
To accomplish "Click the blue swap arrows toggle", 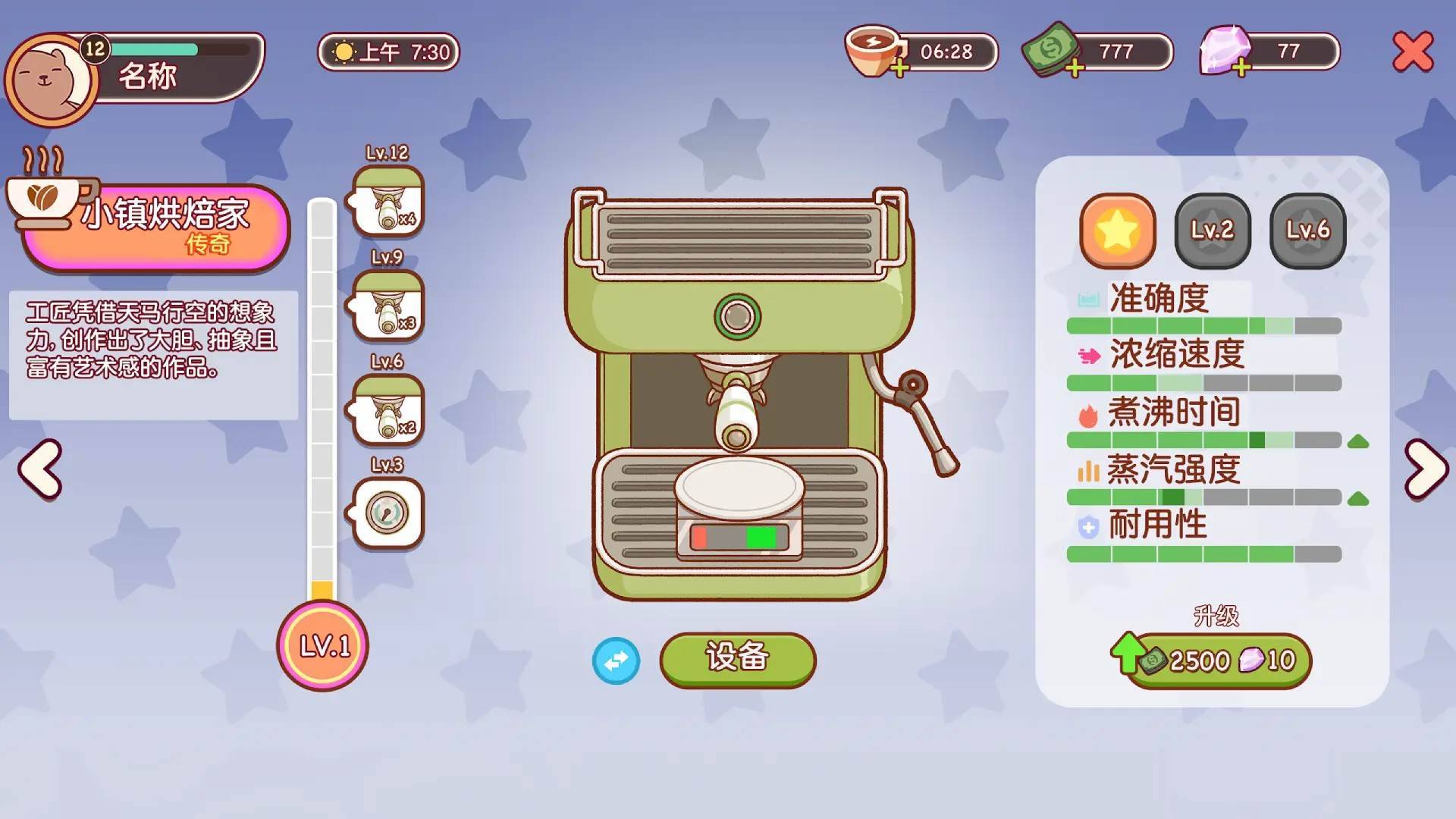I will tap(617, 661).
